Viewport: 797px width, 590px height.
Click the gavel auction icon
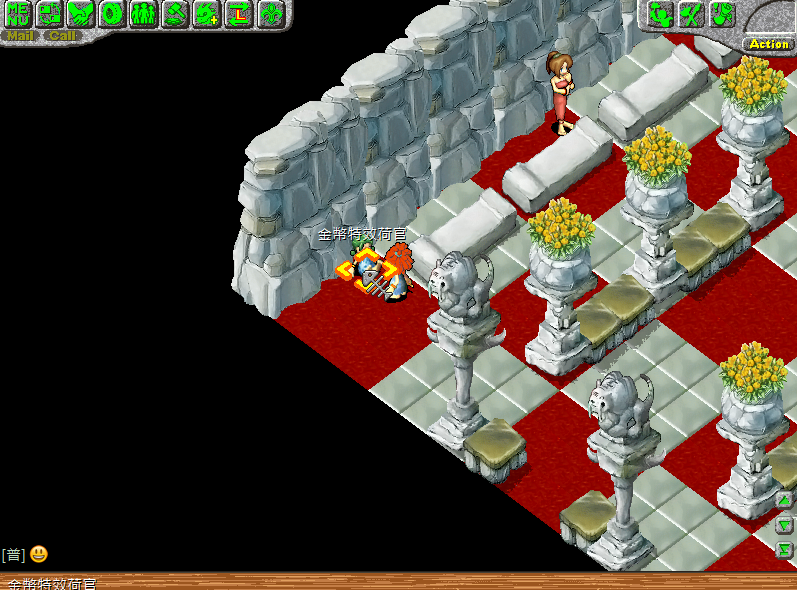tap(175, 14)
